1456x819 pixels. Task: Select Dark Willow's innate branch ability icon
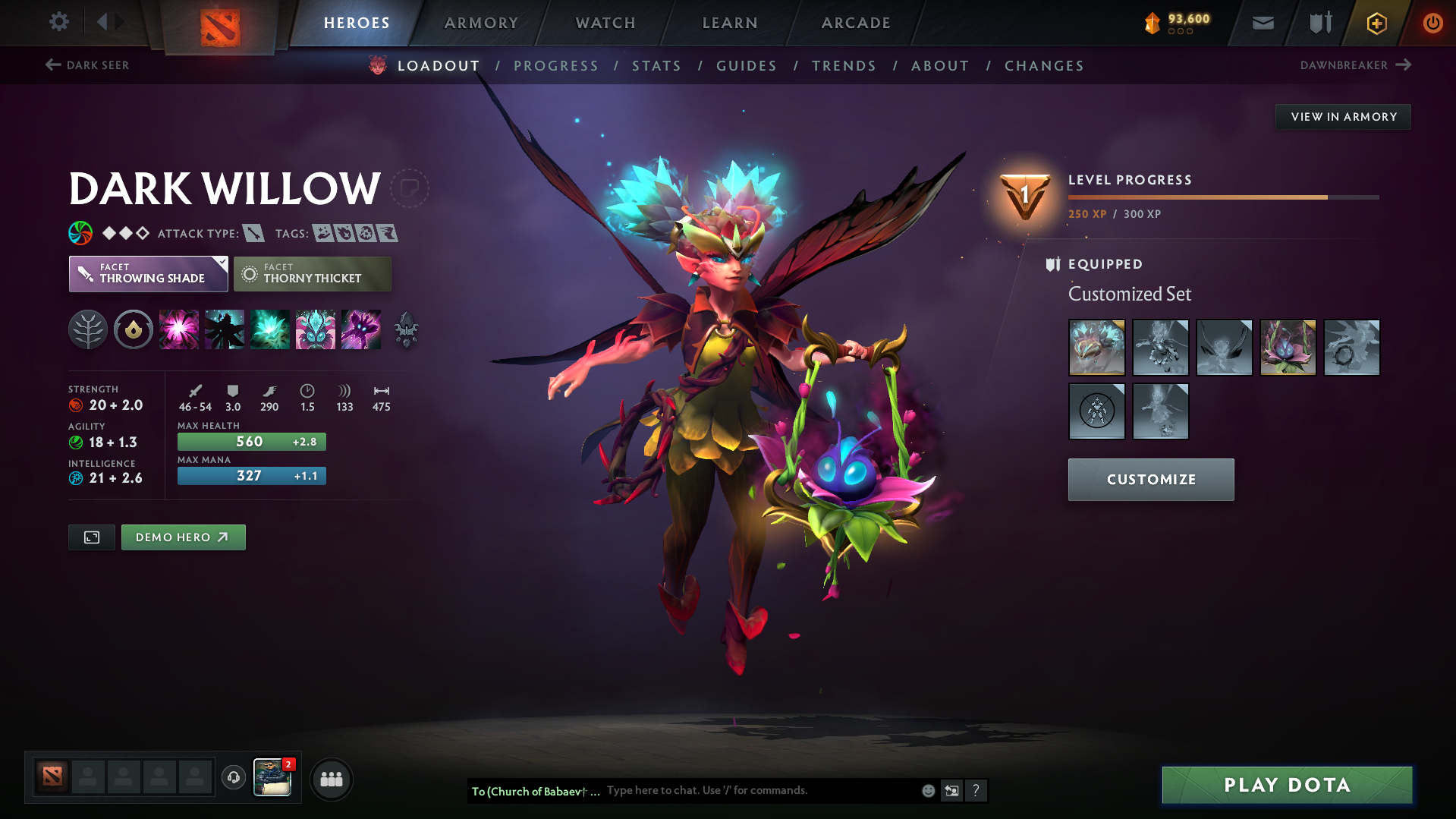(88, 329)
